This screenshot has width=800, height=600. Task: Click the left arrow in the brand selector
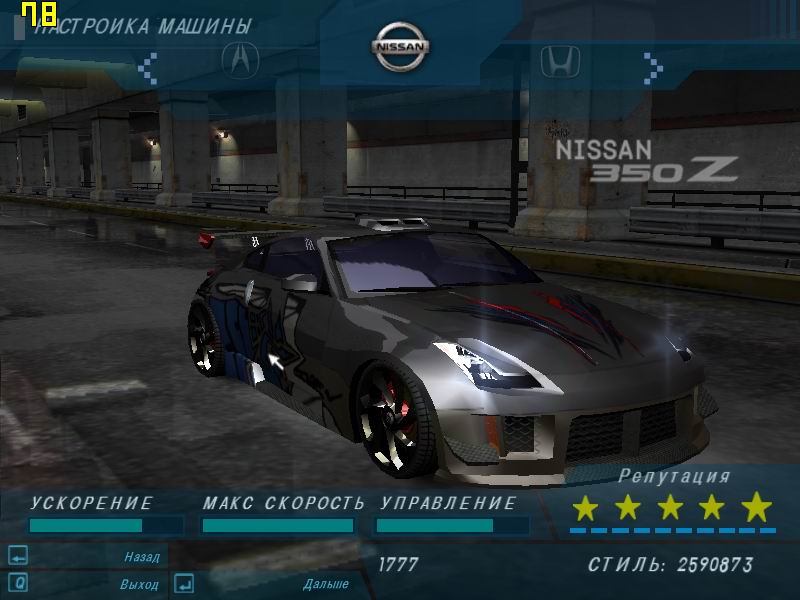pyautogui.click(x=148, y=67)
